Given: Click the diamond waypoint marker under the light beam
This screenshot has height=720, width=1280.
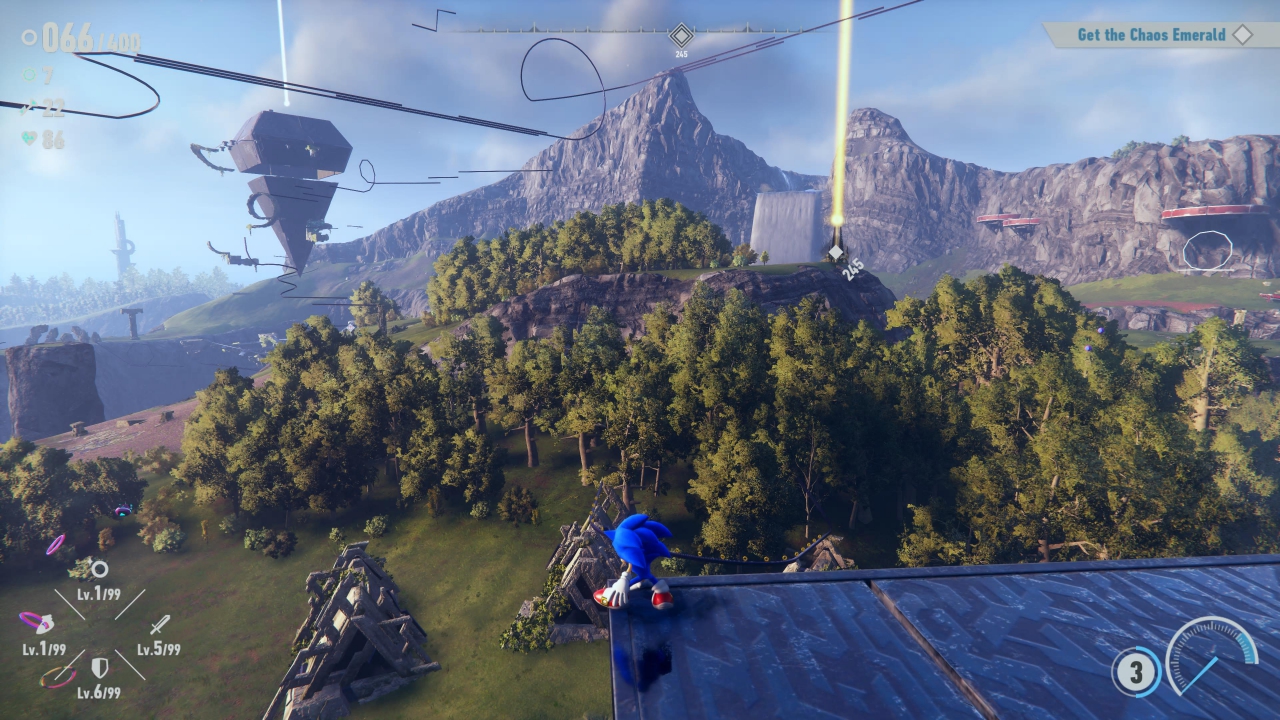Looking at the screenshot, I should (836, 253).
